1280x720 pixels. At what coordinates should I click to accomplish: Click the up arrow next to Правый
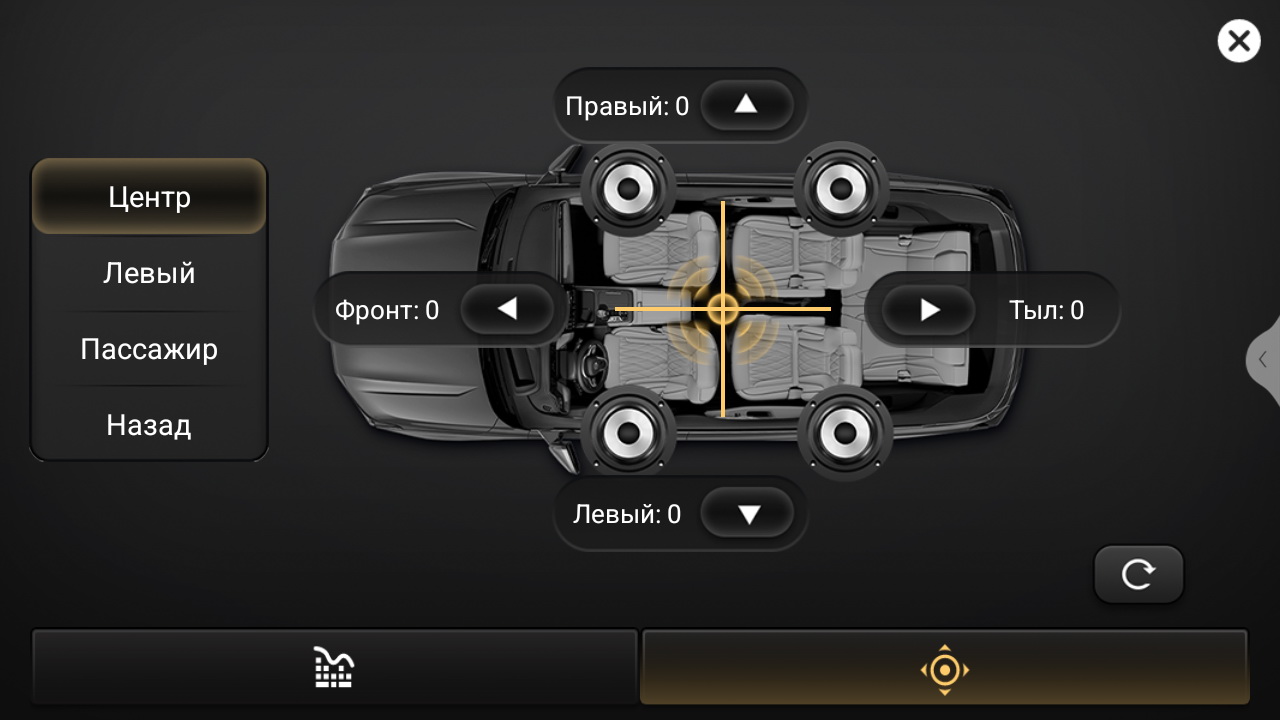click(746, 105)
